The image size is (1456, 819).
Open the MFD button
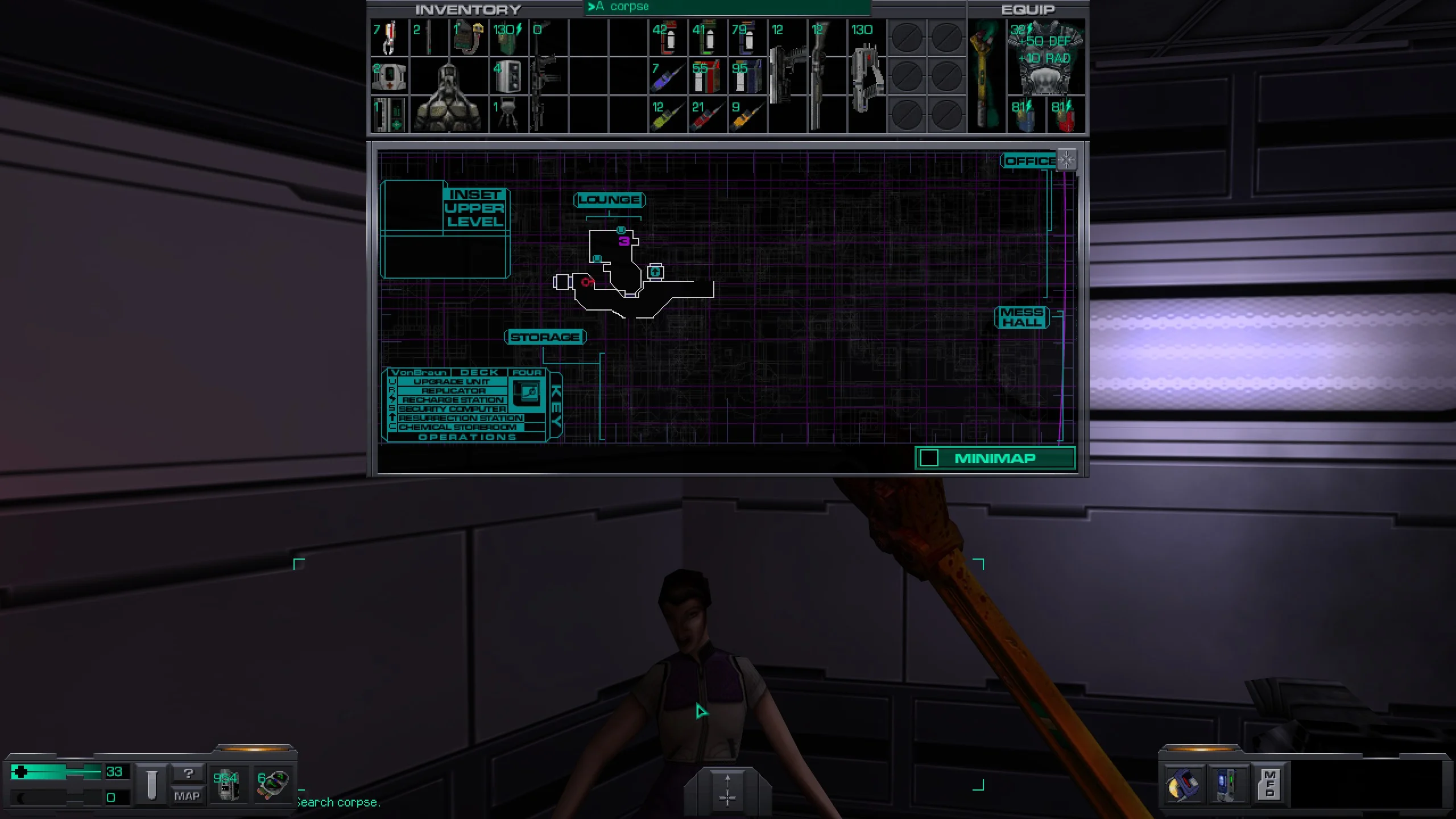point(1269,784)
